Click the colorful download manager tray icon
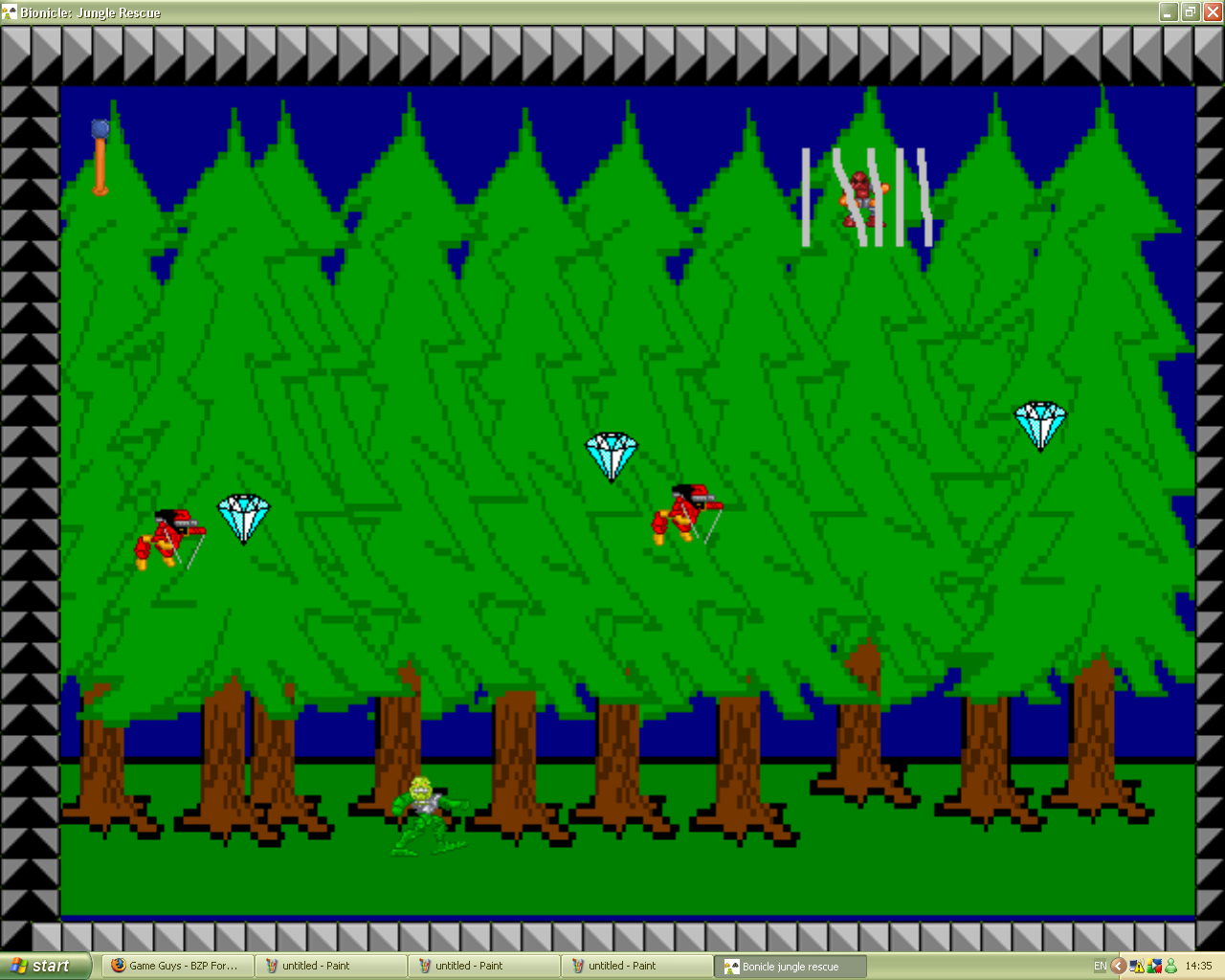 (1153, 966)
